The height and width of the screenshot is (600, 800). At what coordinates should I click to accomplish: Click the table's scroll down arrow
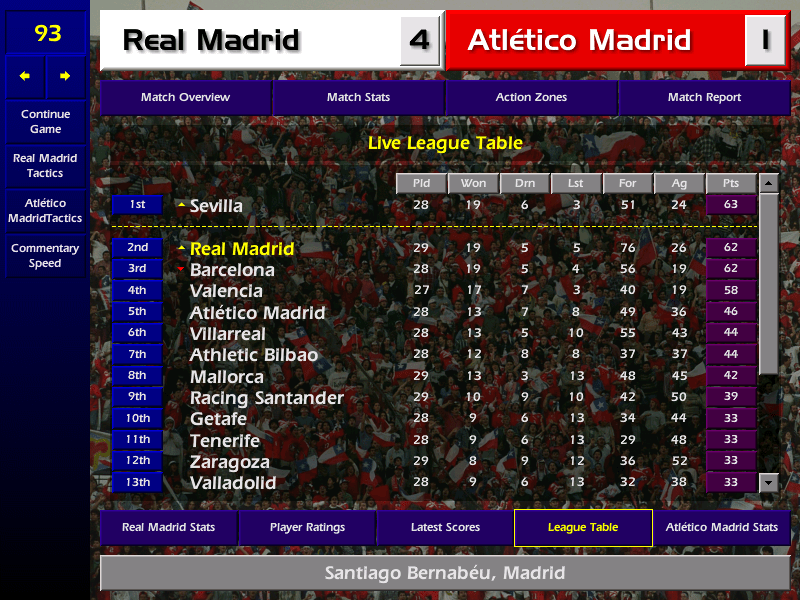click(768, 482)
